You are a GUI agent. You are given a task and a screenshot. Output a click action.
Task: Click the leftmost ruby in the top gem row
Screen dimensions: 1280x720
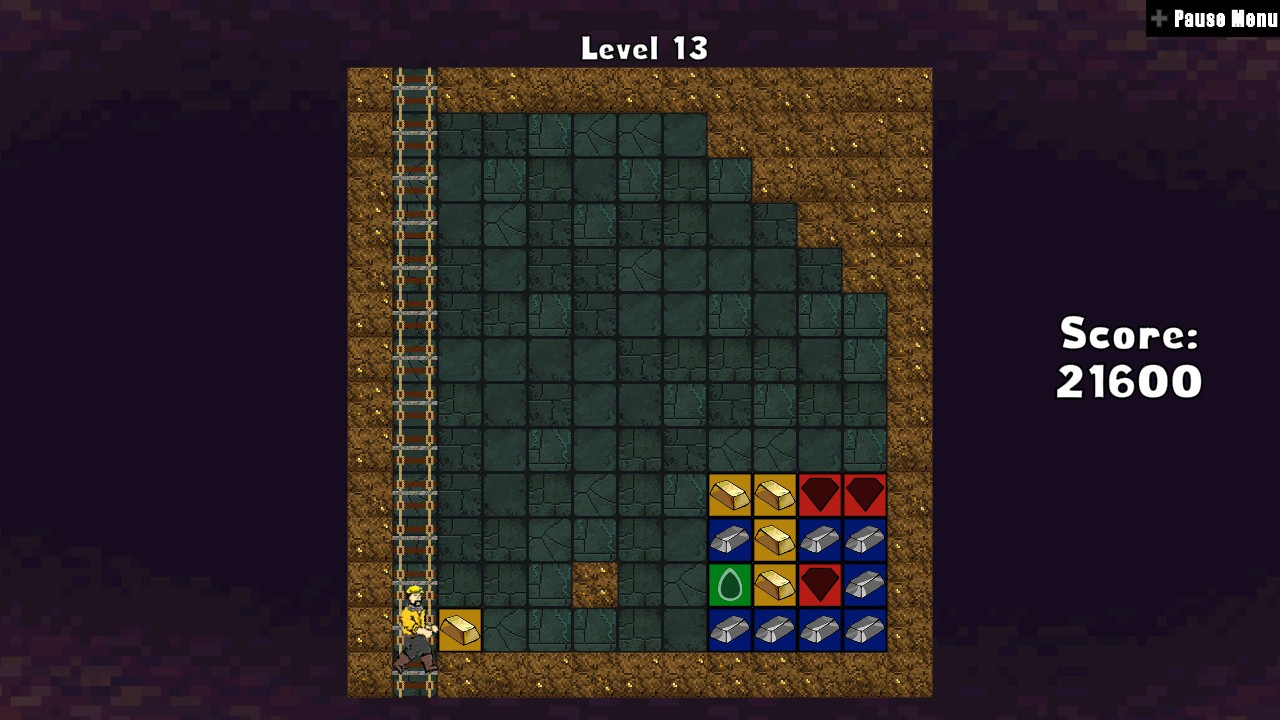point(820,495)
